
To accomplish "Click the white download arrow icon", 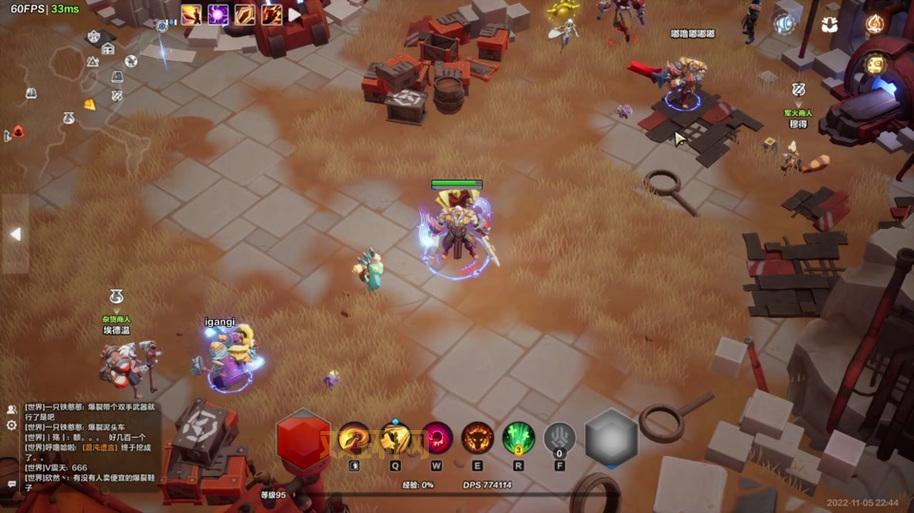I will tap(831, 23).
